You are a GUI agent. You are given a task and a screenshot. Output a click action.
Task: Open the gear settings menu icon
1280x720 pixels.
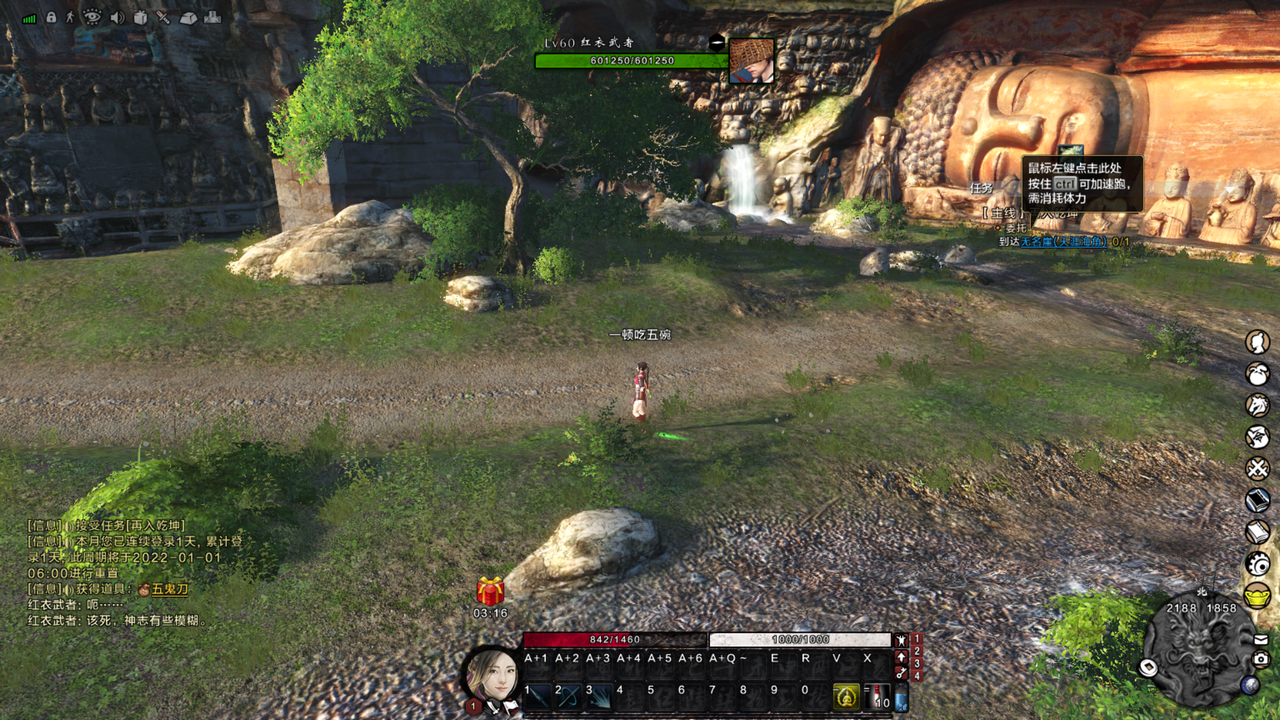click(1257, 563)
